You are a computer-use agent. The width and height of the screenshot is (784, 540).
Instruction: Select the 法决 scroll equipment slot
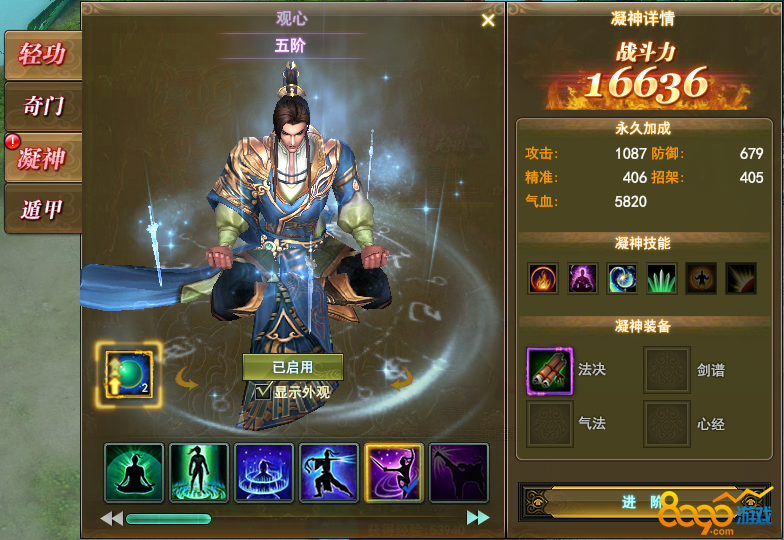click(550, 371)
